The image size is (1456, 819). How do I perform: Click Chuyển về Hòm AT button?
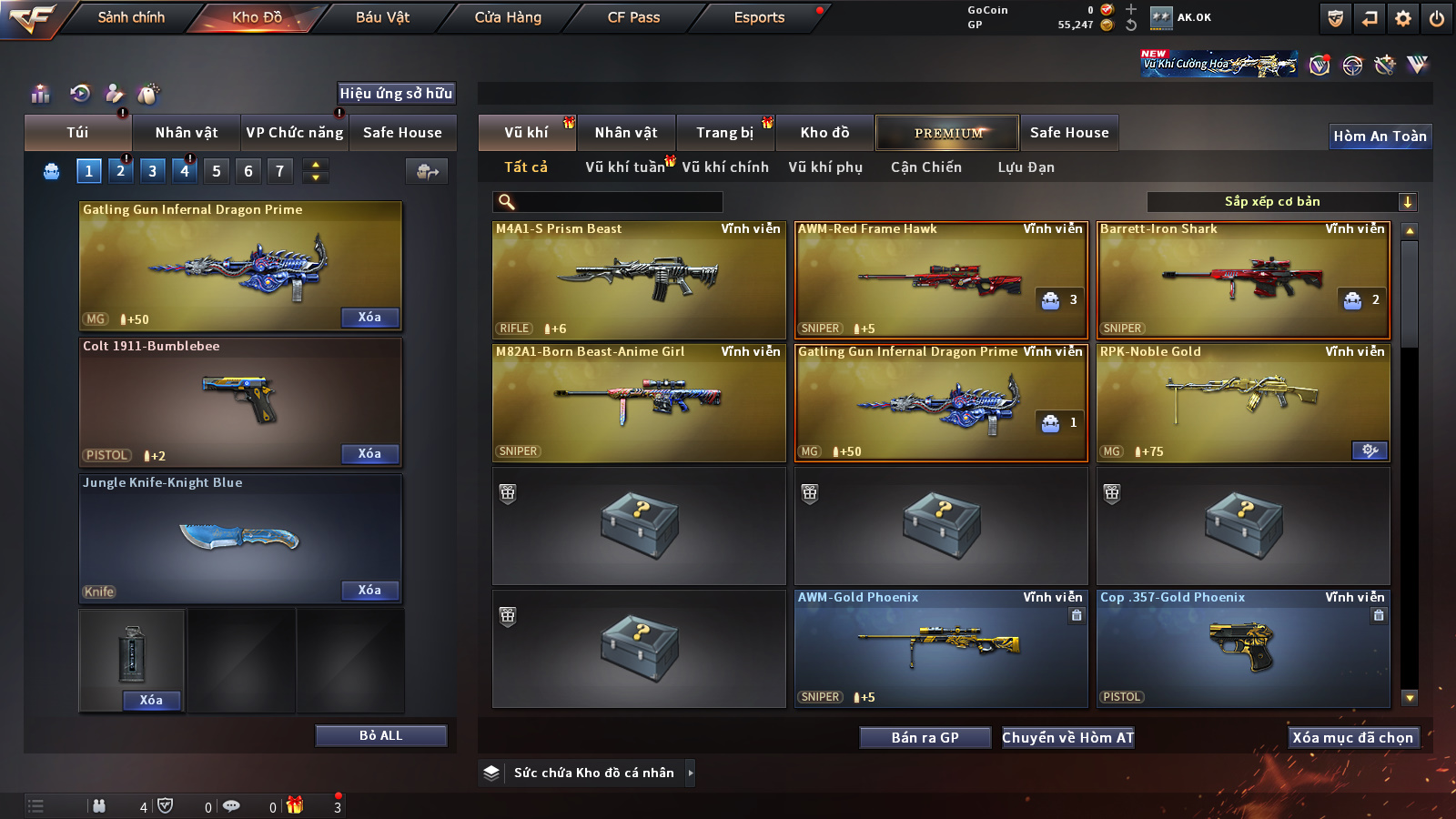pos(1067,738)
